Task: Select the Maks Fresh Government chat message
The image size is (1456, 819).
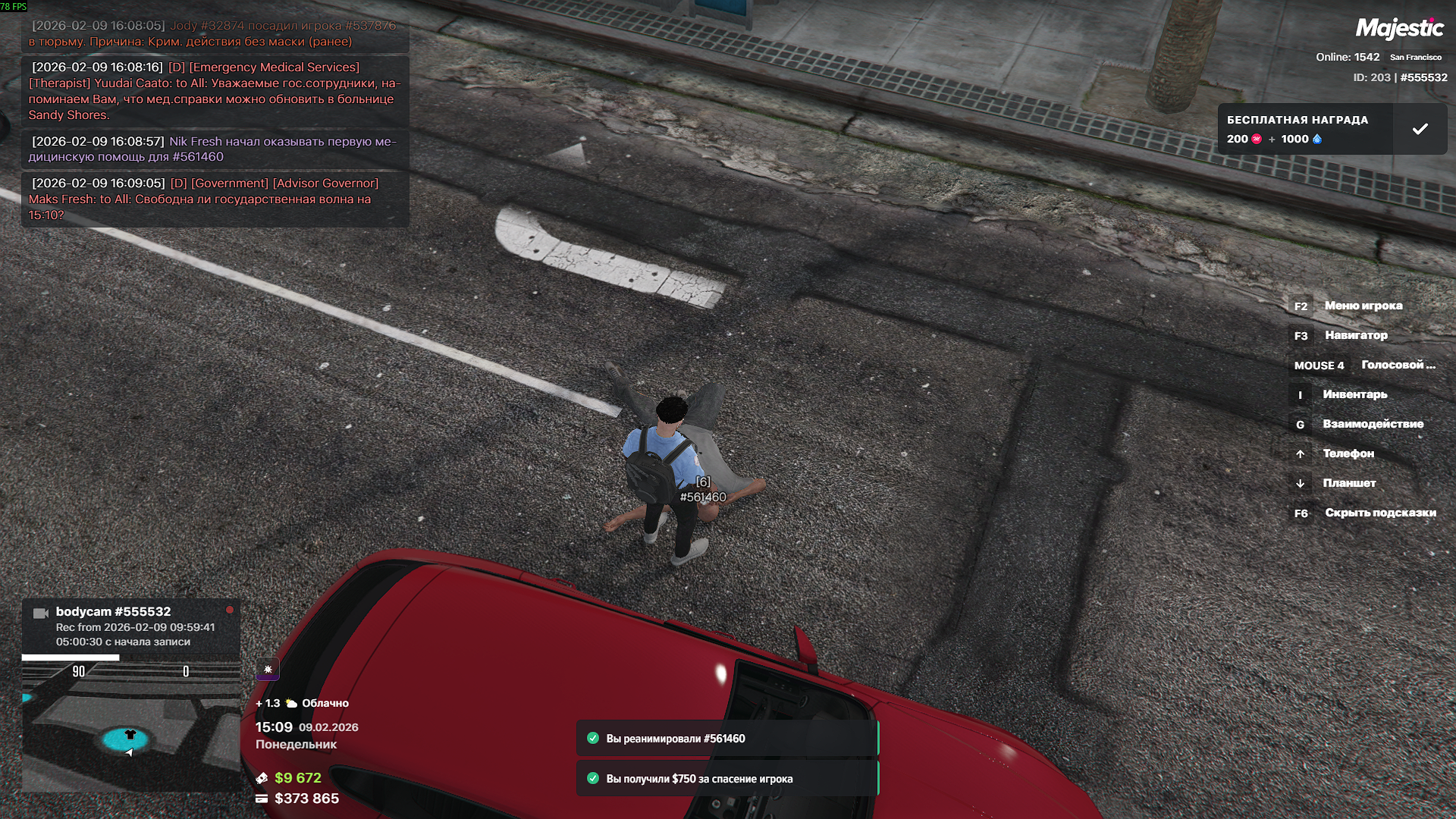Action: click(x=215, y=199)
